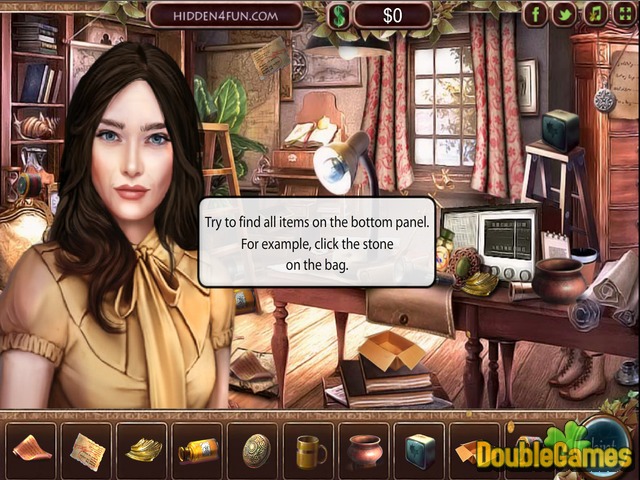
Task: Share the game on Facebook
Action: pyautogui.click(x=536, y=14)
